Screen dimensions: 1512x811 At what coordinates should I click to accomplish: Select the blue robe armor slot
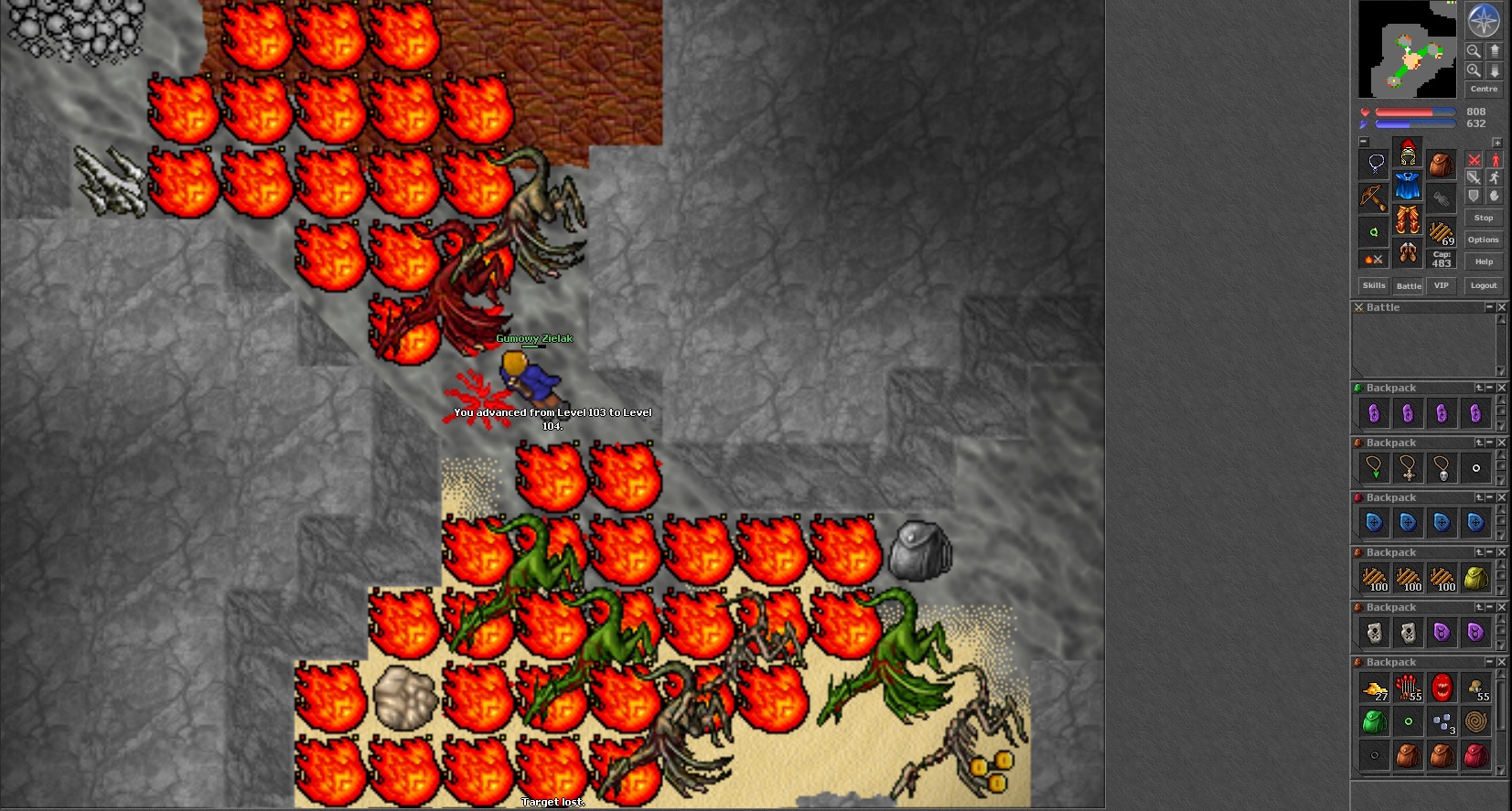coord(1408,186)
